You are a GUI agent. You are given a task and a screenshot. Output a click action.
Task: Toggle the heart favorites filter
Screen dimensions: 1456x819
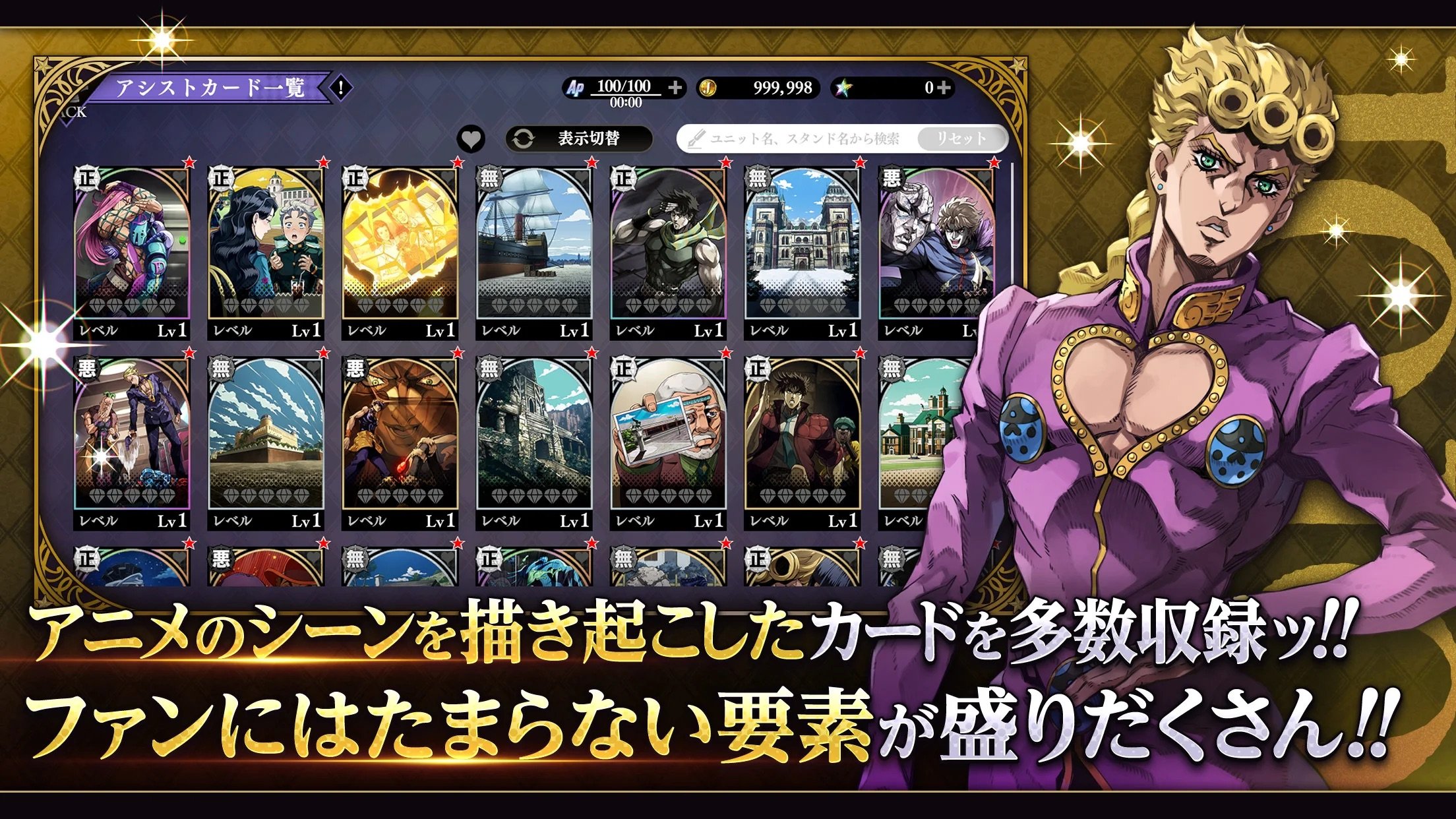pyautogui.click(x=470, y=137)
